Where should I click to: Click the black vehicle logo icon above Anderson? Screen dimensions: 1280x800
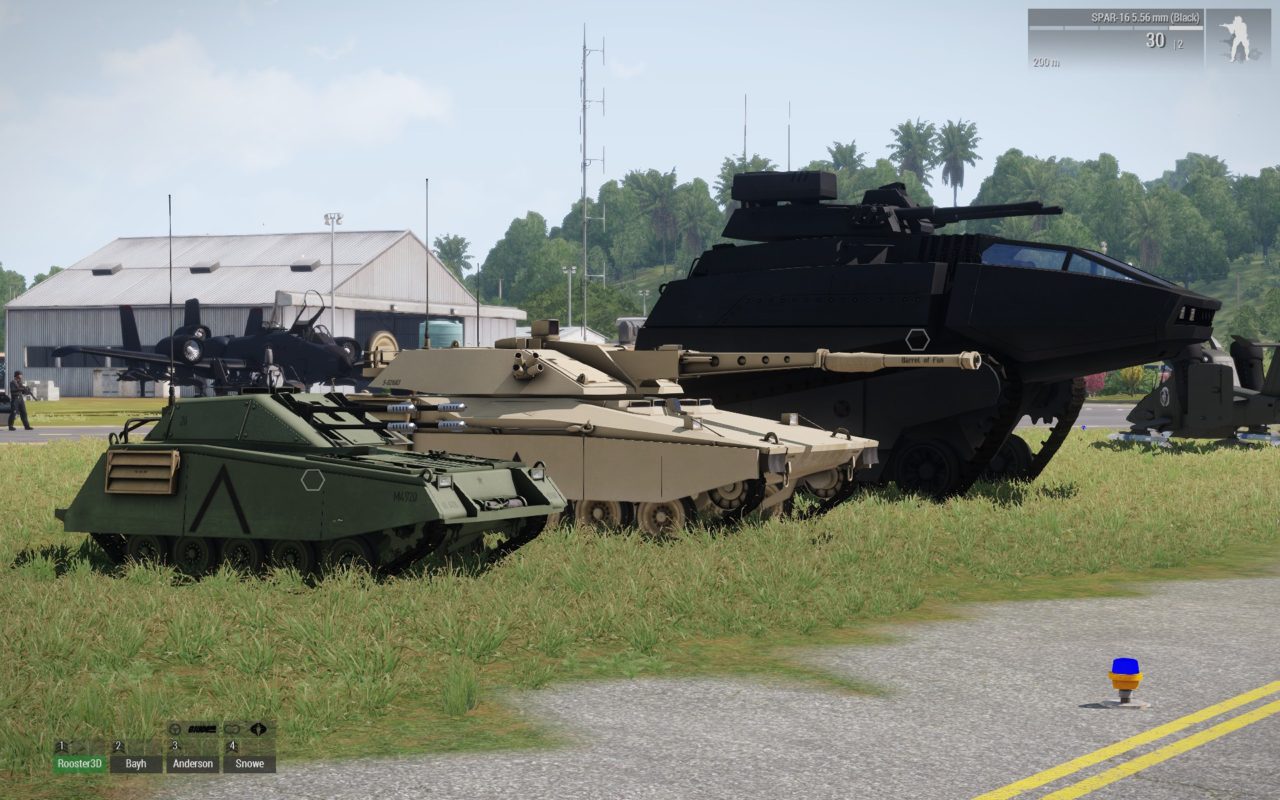[x=202, y=730]
